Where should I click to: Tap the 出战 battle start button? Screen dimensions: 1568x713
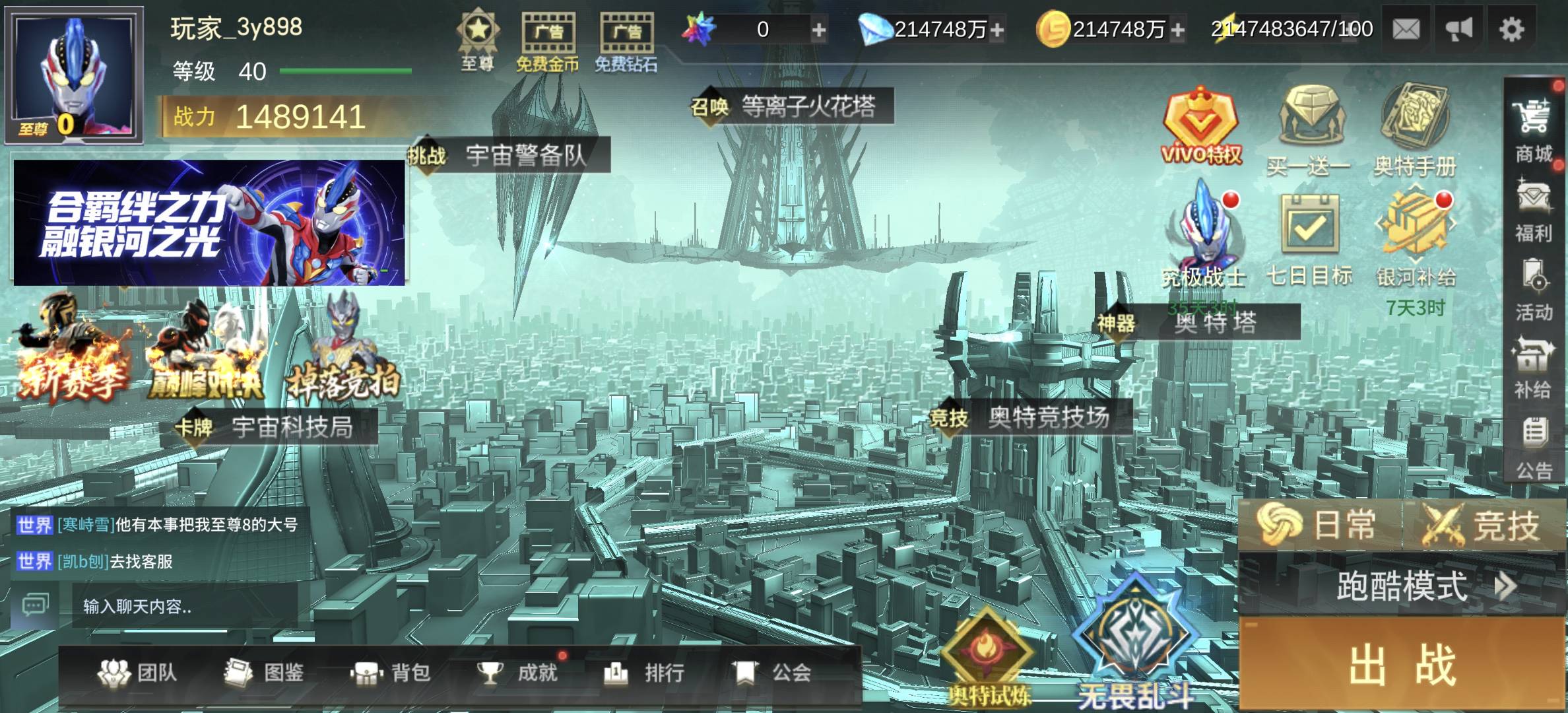click(x=1402, y=664)
